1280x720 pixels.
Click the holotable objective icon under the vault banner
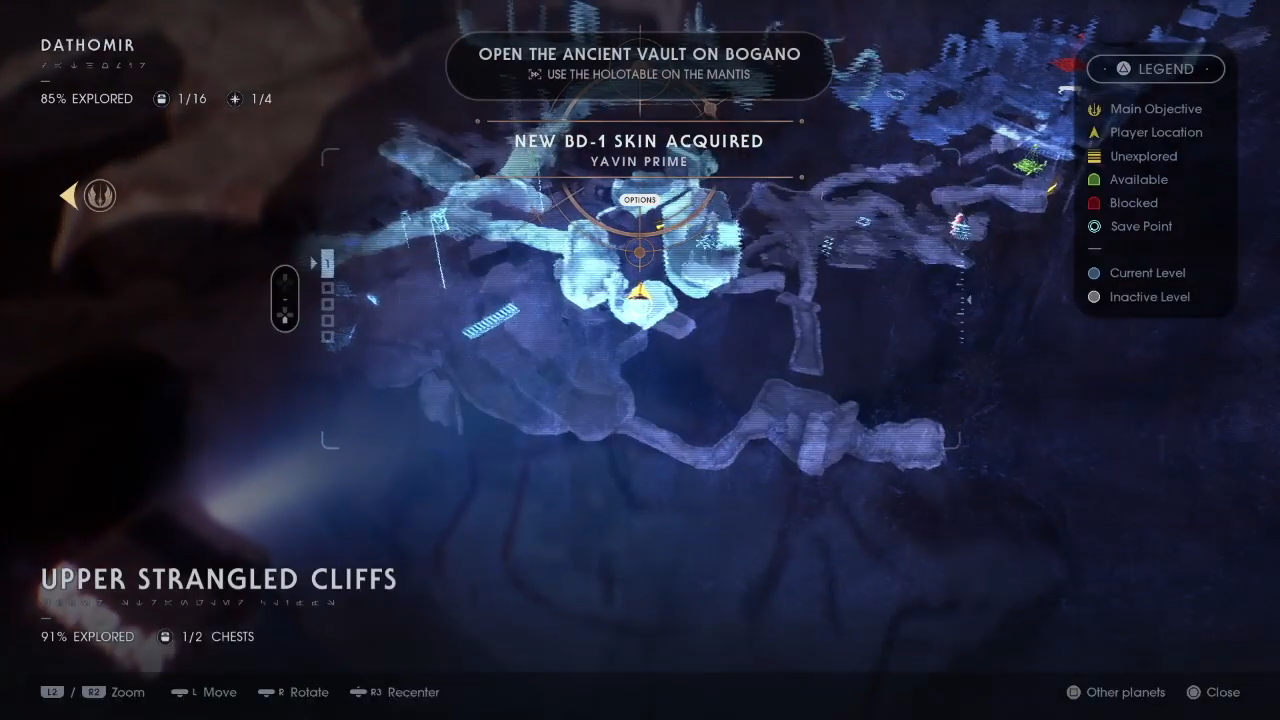point(537,74)
